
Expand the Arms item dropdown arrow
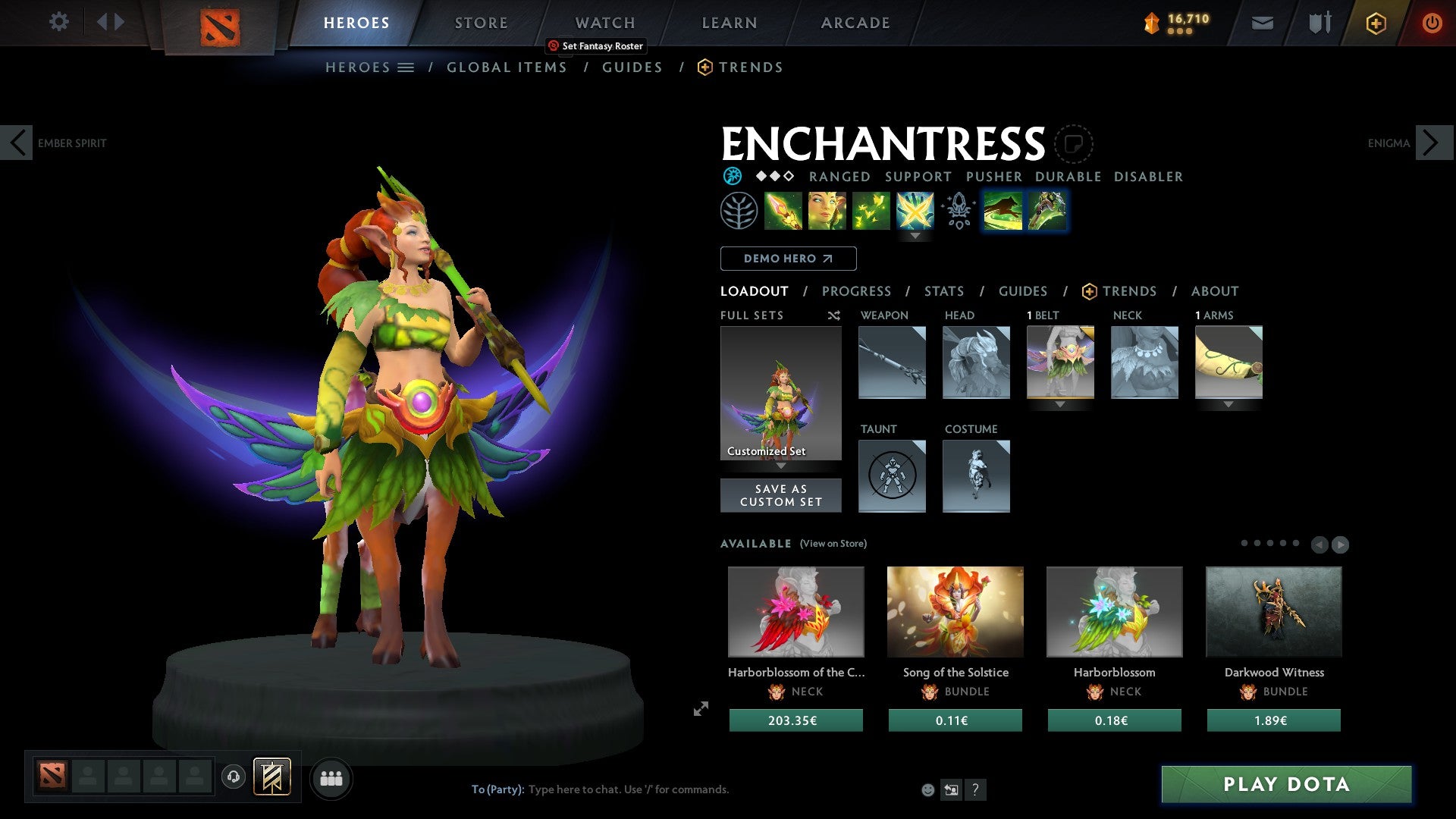pos(1228,404)
